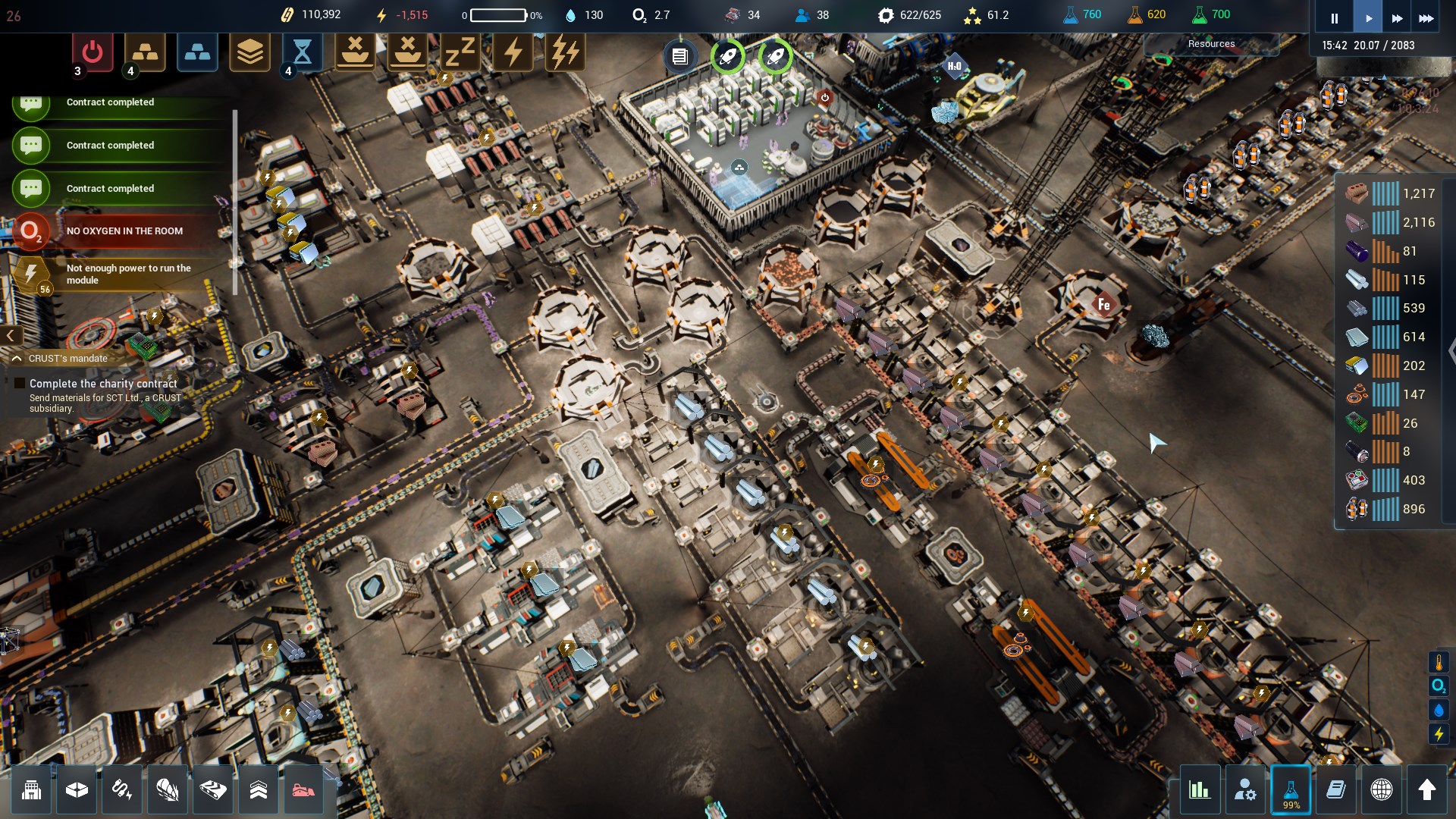Toggle the temperature overlay thermometer
This screenshot has width=1456, height=819.
1439,663
